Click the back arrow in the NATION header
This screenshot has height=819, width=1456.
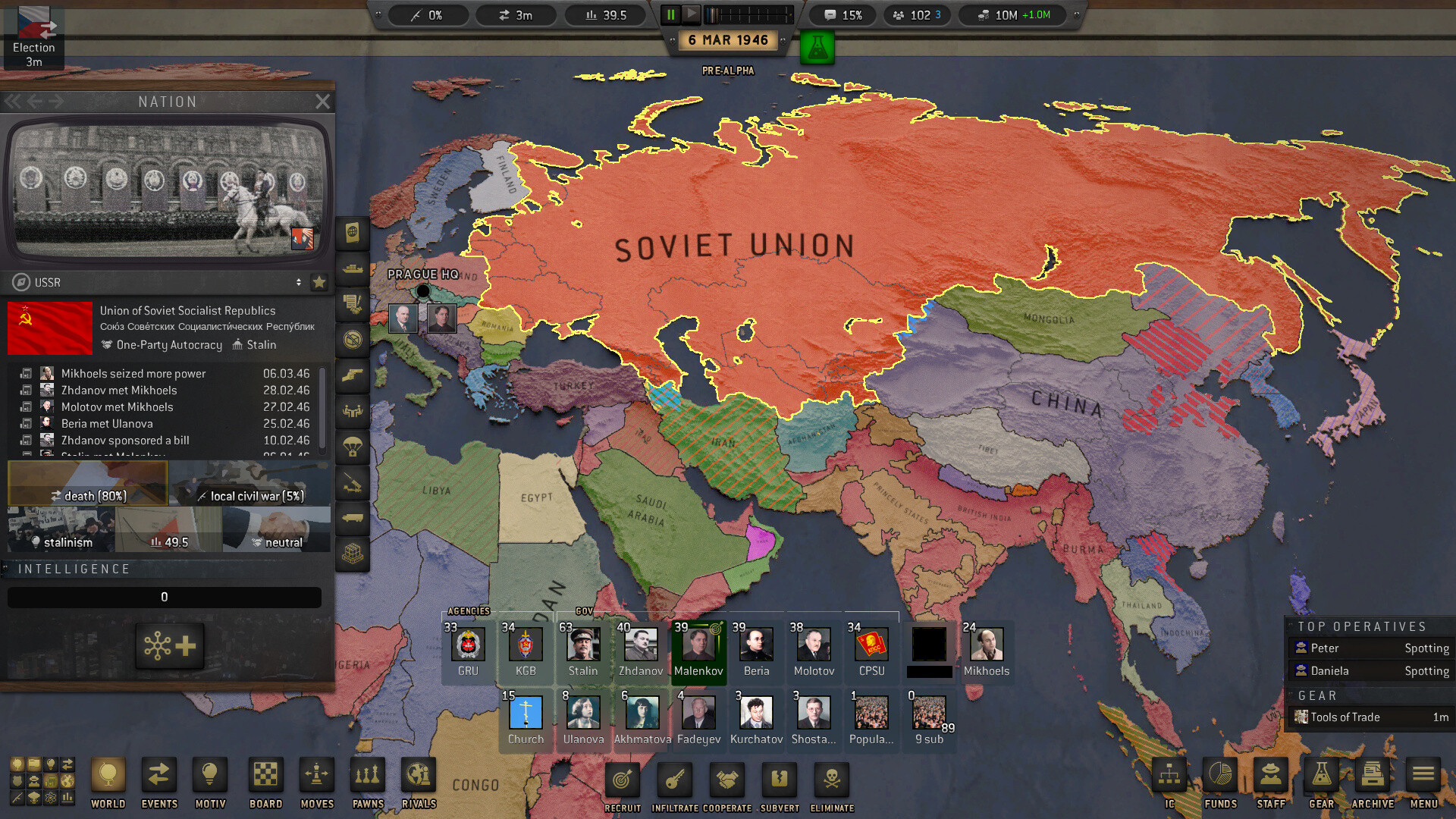pos(36,101)
